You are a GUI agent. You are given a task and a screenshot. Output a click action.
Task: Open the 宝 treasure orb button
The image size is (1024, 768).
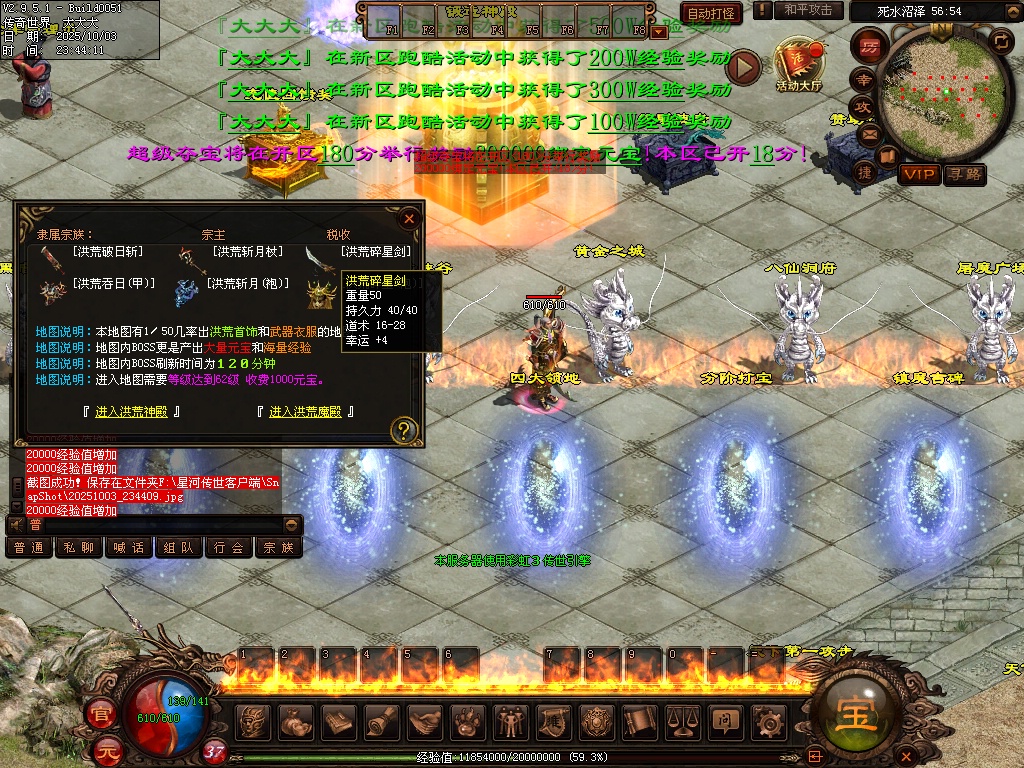[853, 713]
